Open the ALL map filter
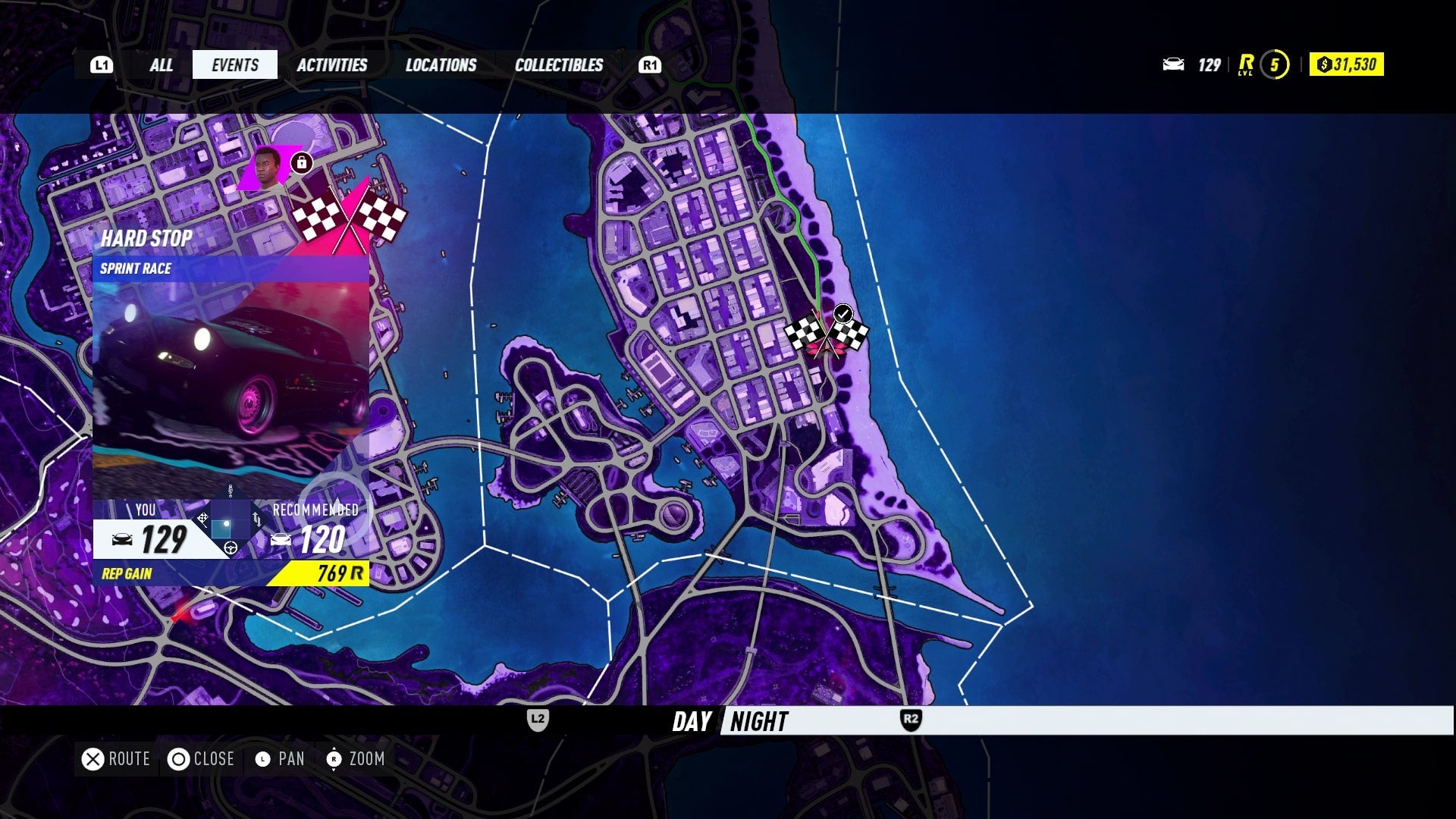1456x819 pixels. (x=161, y=64)
